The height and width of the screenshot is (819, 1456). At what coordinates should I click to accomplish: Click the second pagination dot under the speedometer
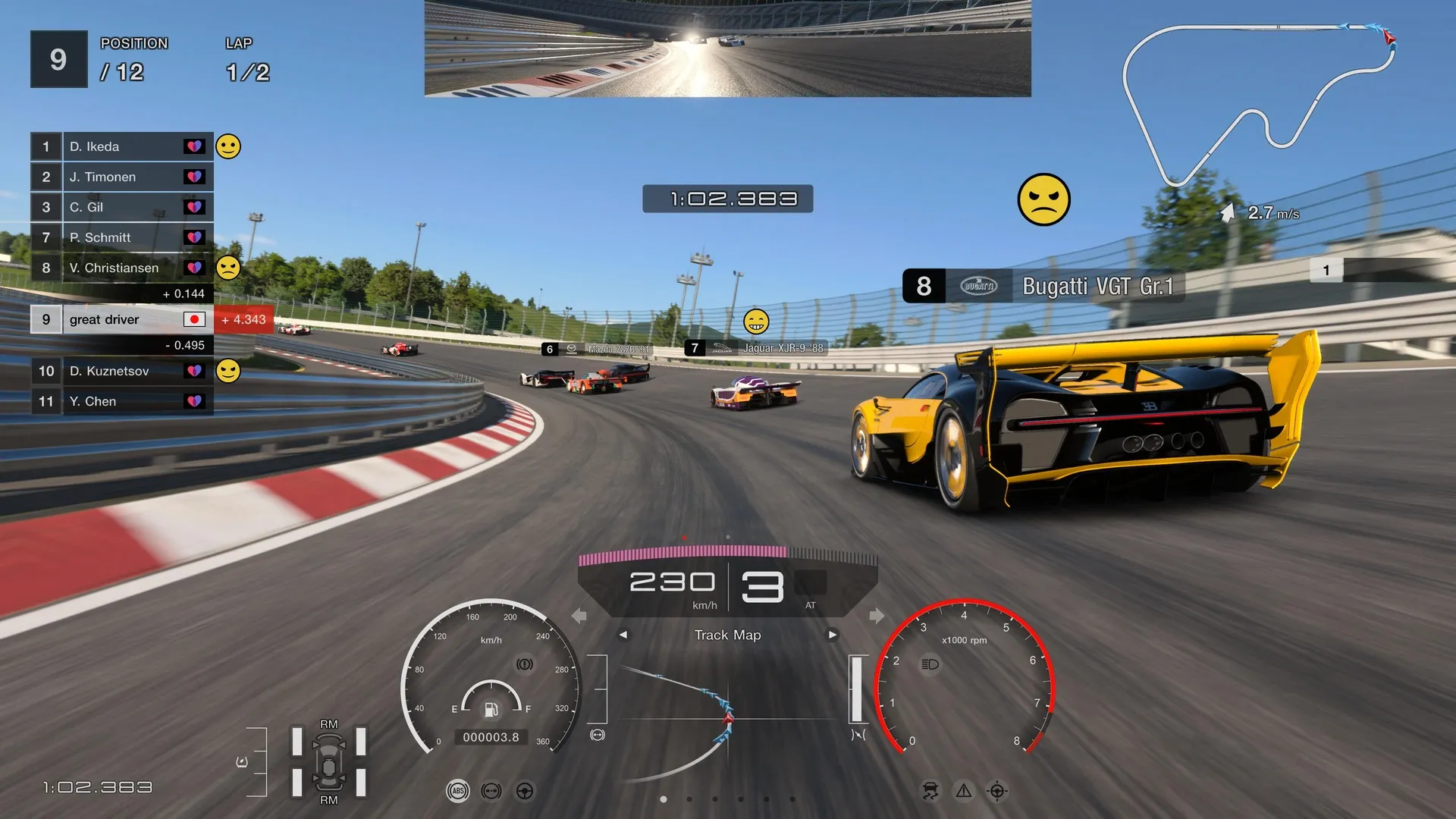[690, 799]
